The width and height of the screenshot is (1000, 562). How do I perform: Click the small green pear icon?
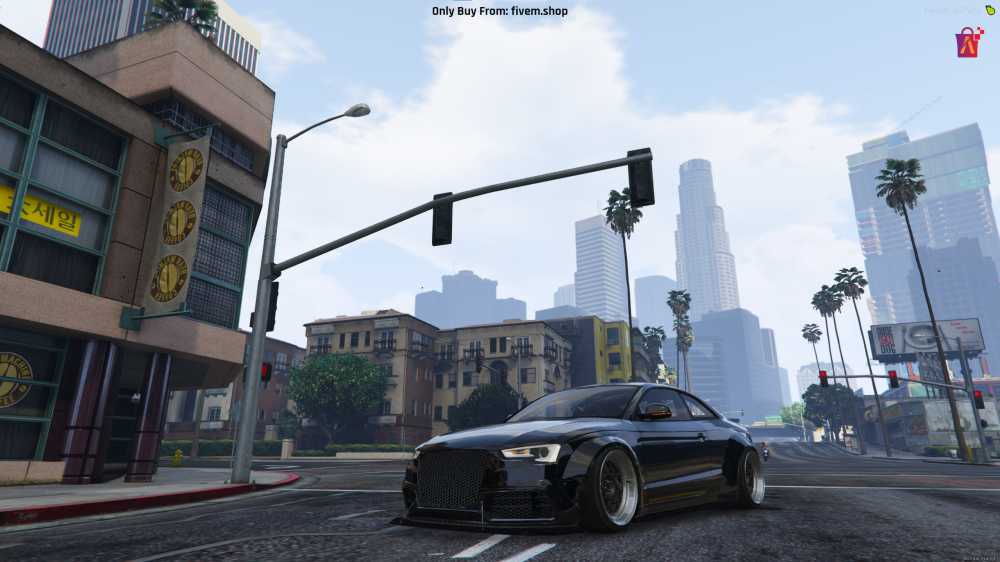click(x=991, y=10)
